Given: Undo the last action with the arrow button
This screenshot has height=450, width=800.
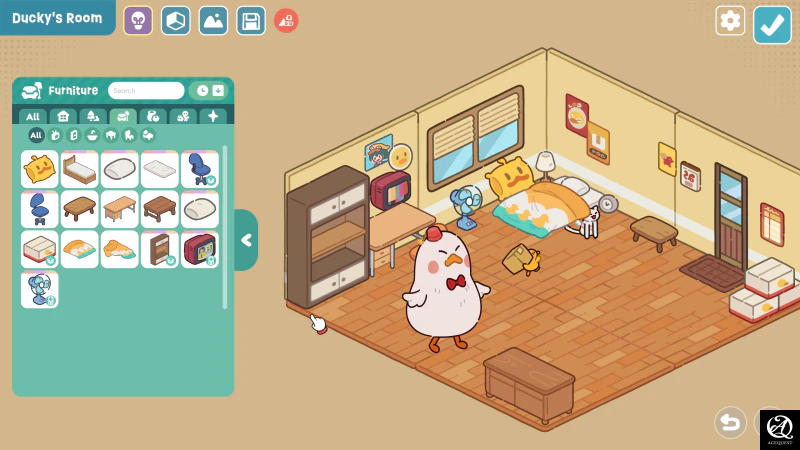Looking at the screenshot, I should pyautogui.click(x=731, y=422).
